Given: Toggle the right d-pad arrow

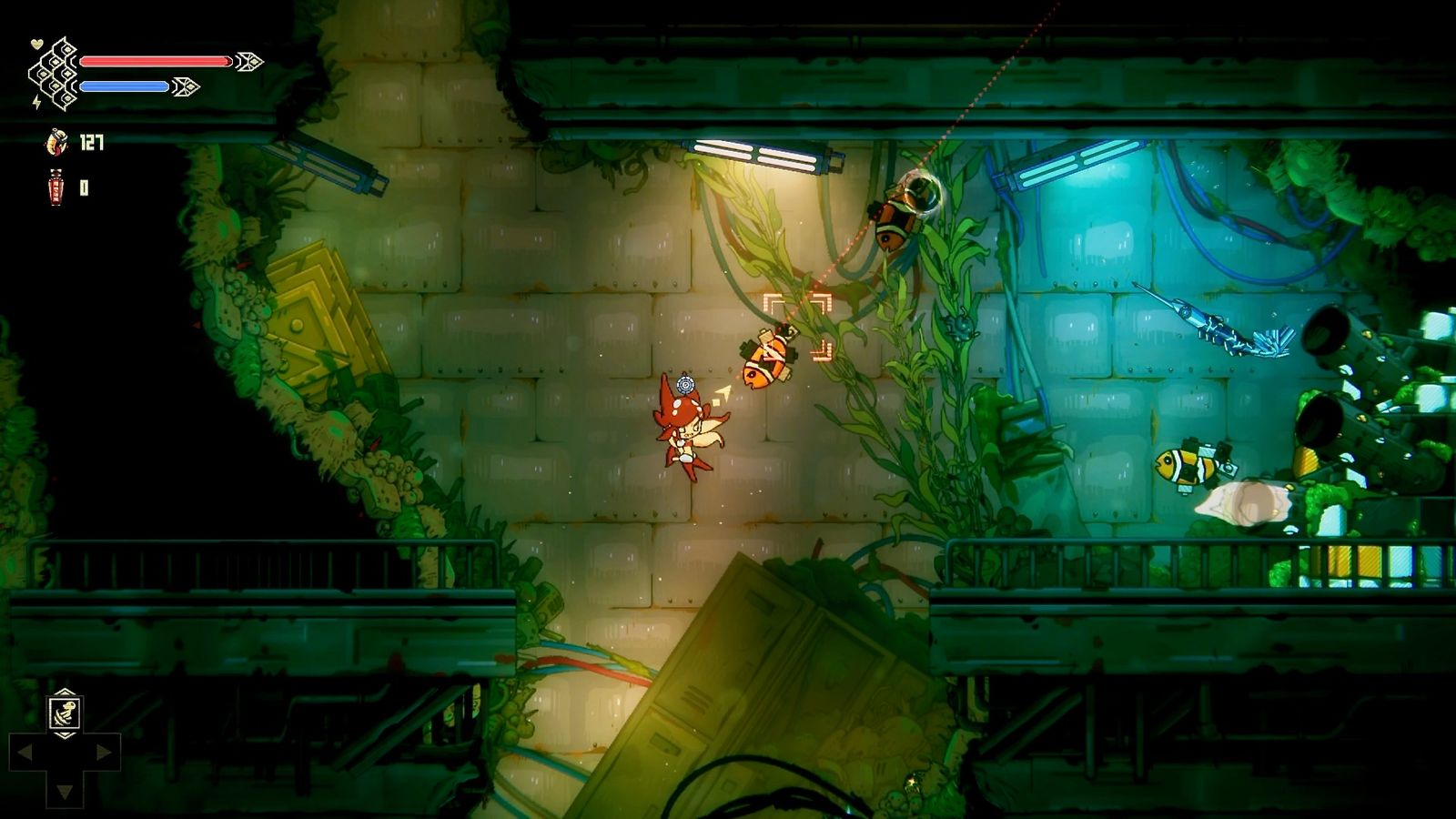Looking at the screenshot, I should pyautogui.click(x=104, y=751).
